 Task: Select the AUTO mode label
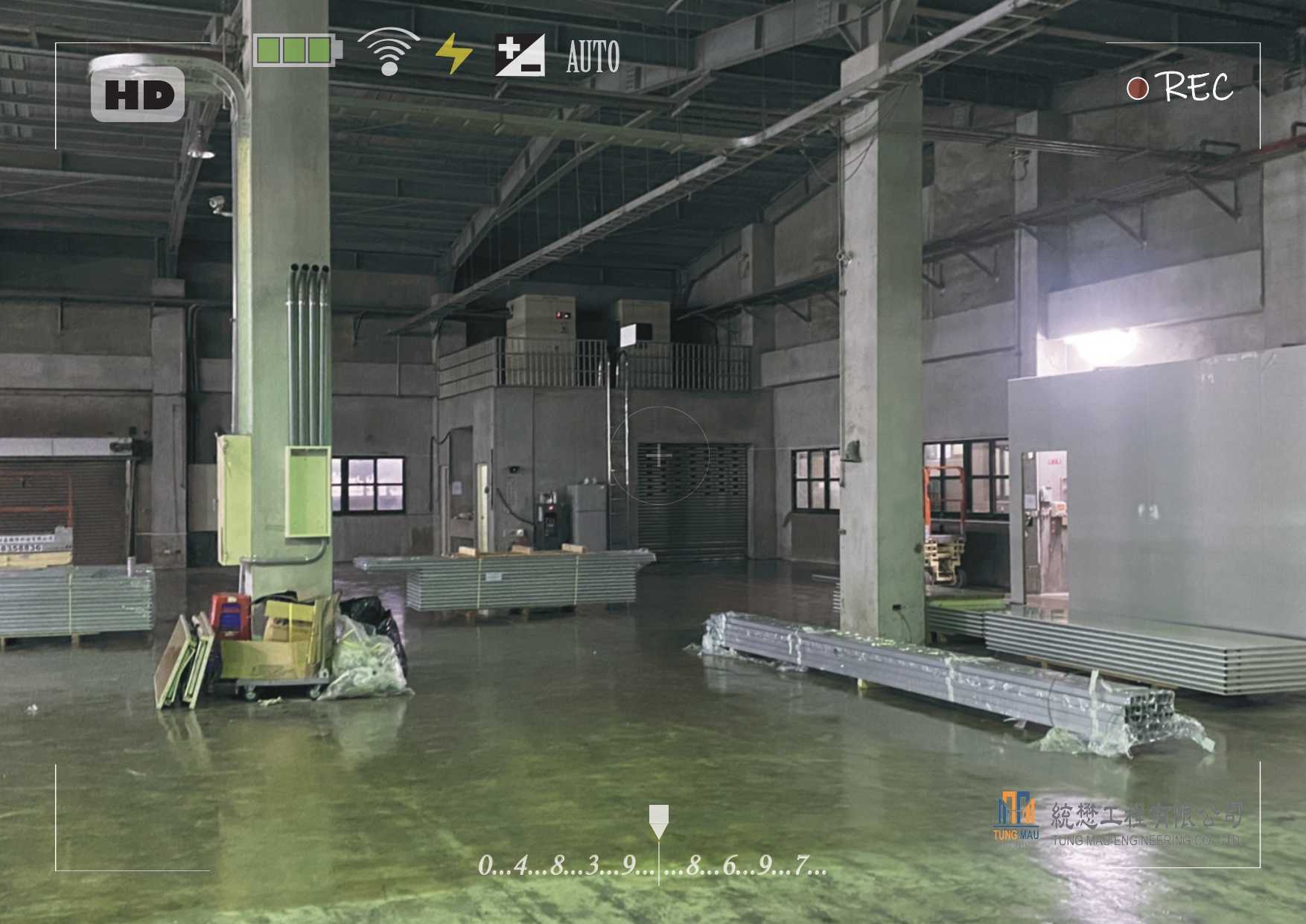click(593, 57)
